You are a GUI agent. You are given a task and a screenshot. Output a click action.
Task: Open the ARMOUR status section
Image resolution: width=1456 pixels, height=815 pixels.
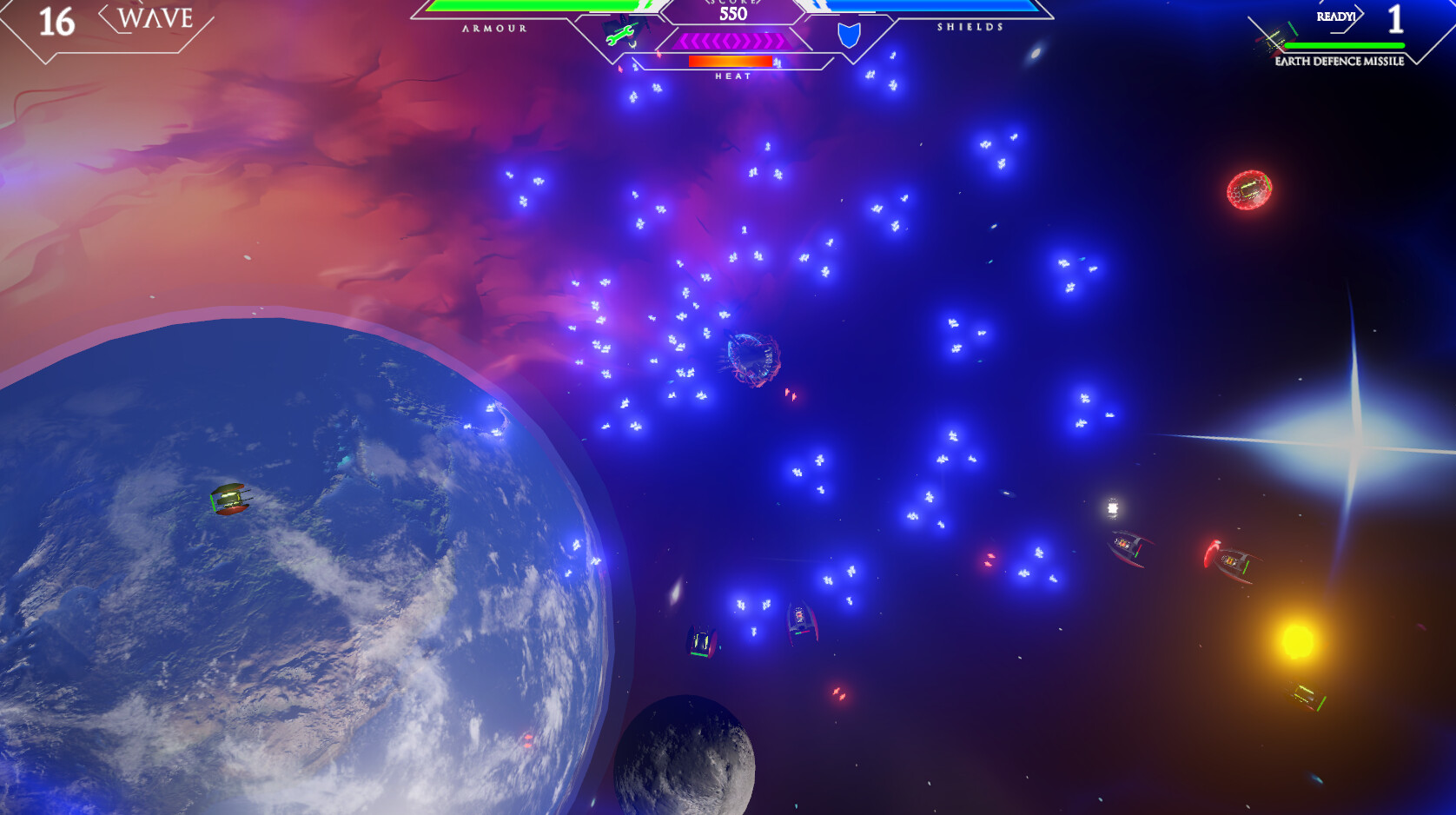493,29
